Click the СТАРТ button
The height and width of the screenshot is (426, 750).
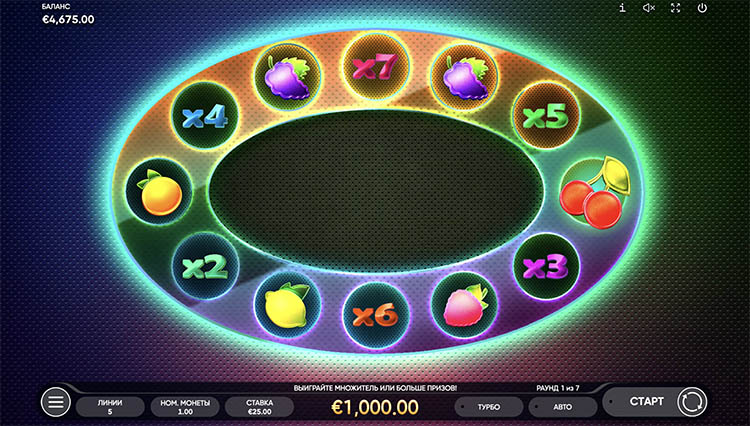[646, 402]
